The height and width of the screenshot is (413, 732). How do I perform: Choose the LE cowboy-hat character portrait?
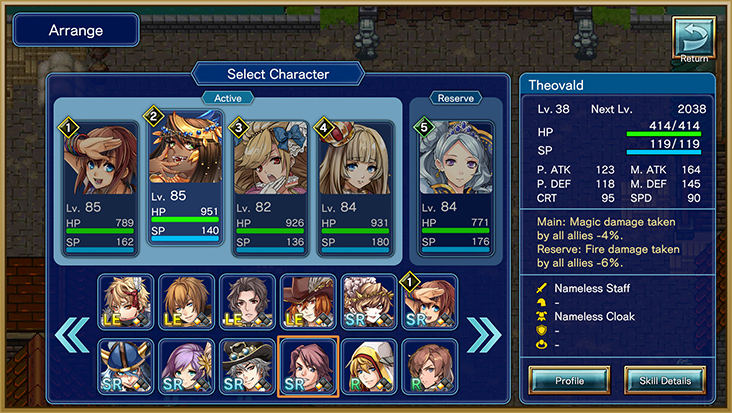[308, 302]
